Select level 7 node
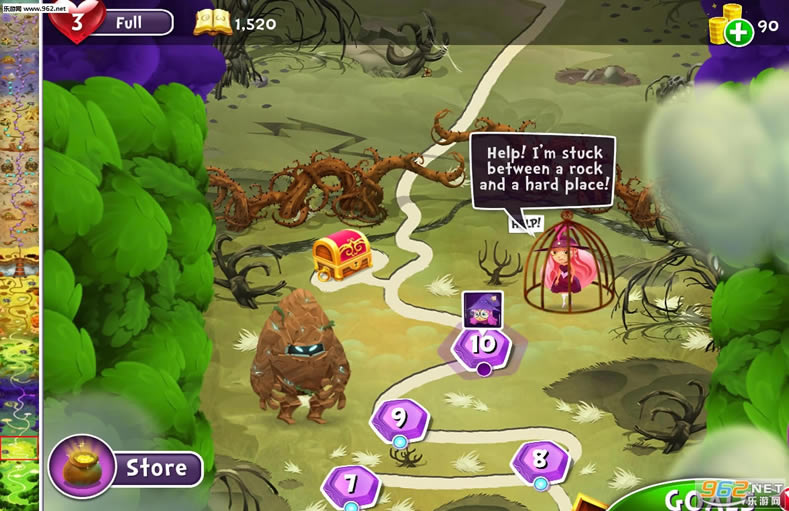 tap(351, 485)
